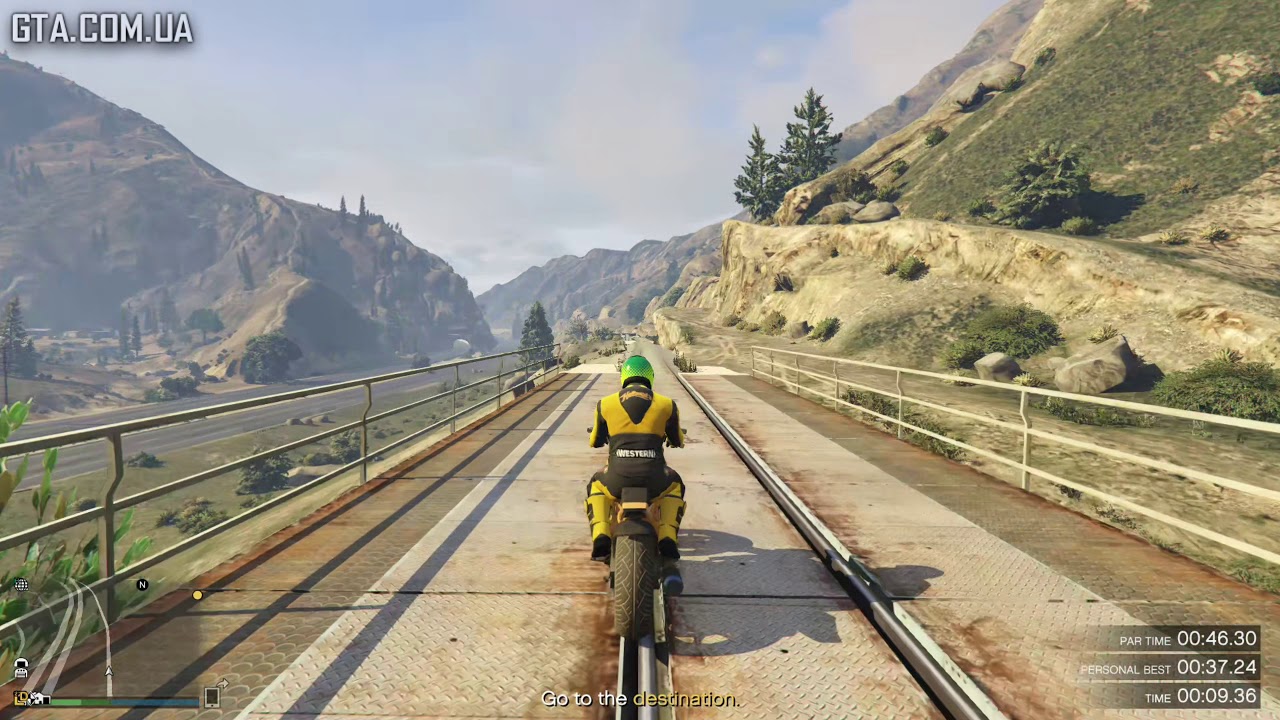Select the yellow LD blip on minimap

21,698
